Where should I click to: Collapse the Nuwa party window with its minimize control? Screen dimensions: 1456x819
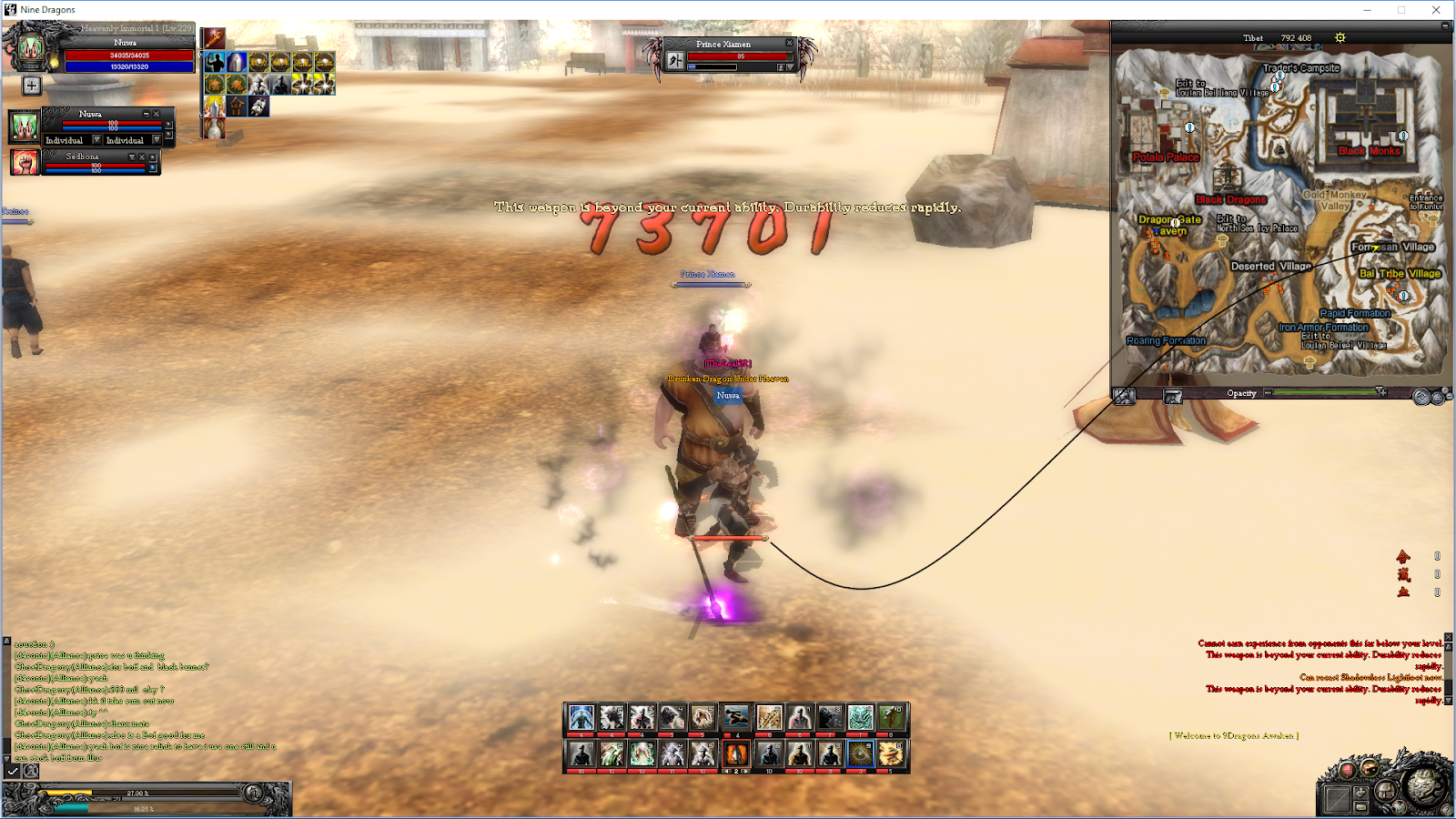pos(147,115)
